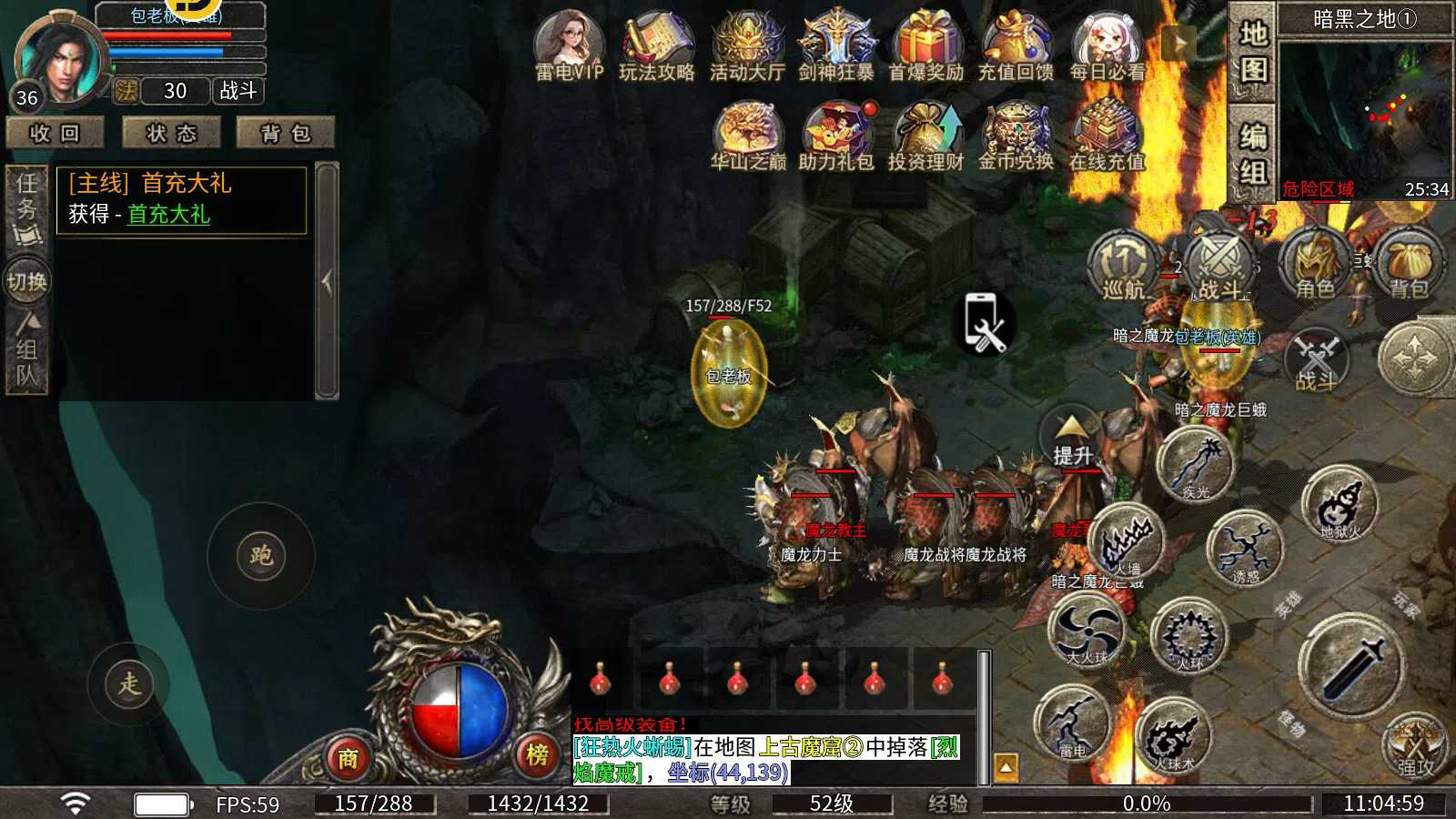
Task: Toggle the 跑 run mode button
Action: (x=261, y=555)
